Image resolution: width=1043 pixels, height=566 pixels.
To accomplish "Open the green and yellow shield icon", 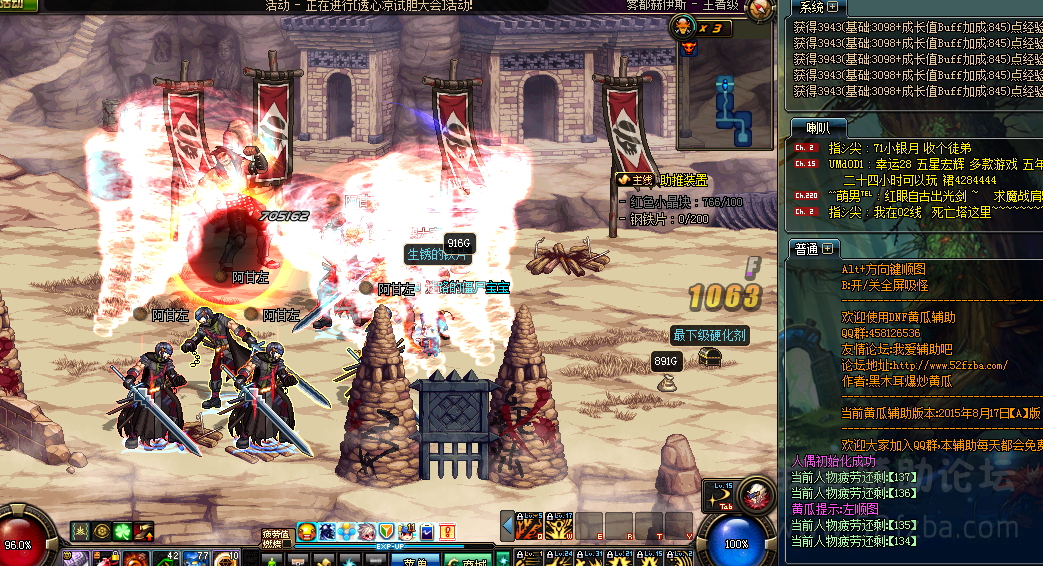I will tap(386, 532).
